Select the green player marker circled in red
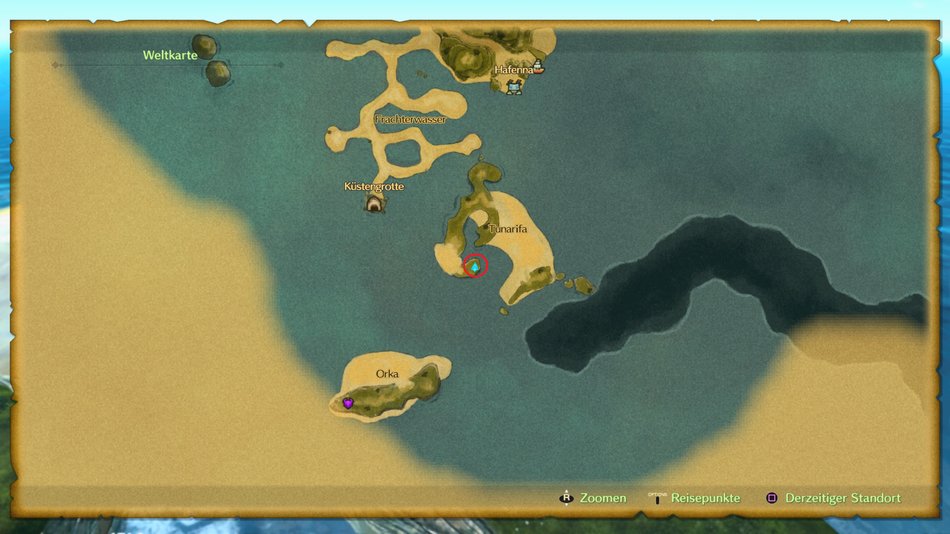The image size is (950, 534). coord(474,266)
